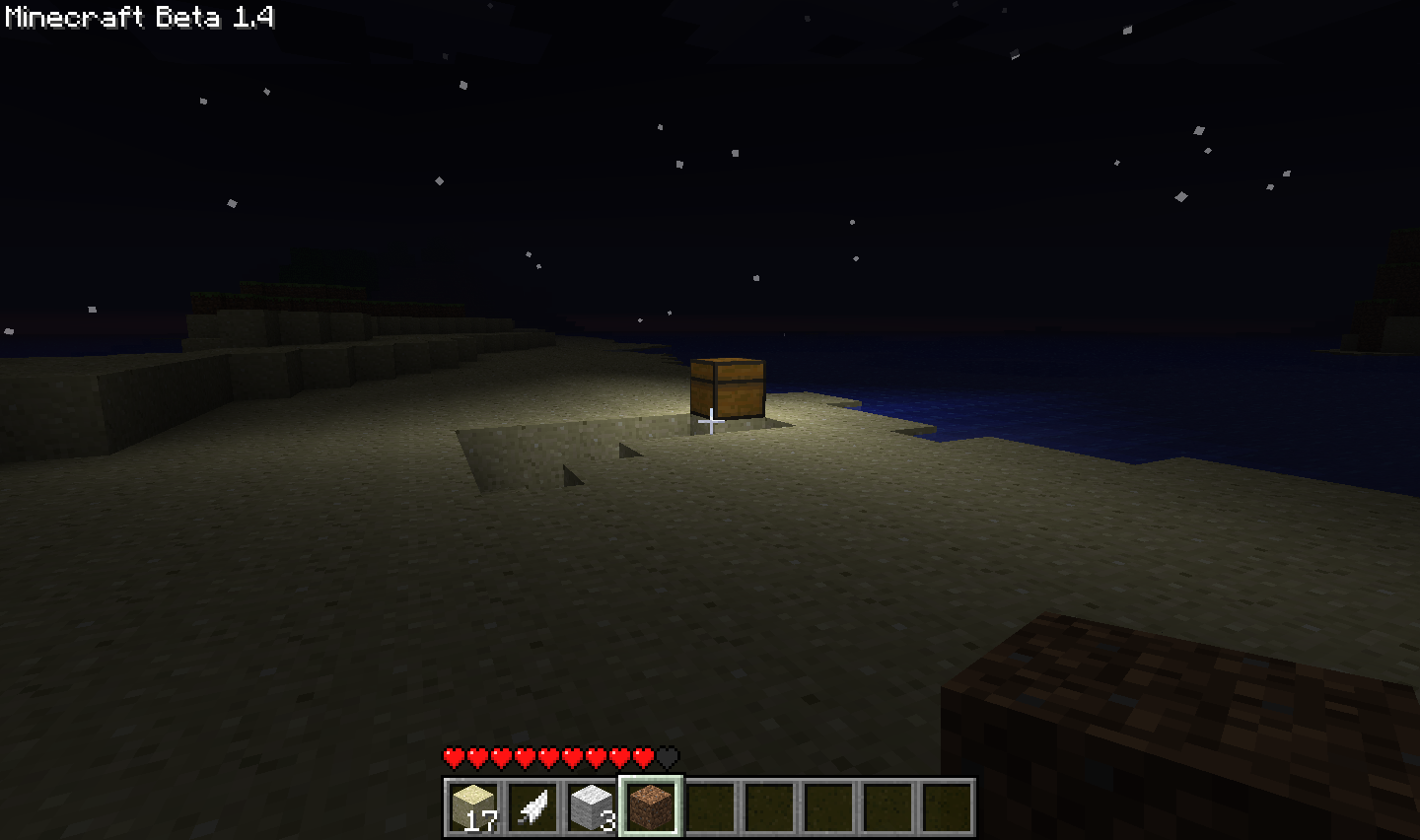Image resolution: width=1420 pixels, height=840 pixels.
Task: Click the dirt block hotbar slot
Action: (x=651, y=807)
